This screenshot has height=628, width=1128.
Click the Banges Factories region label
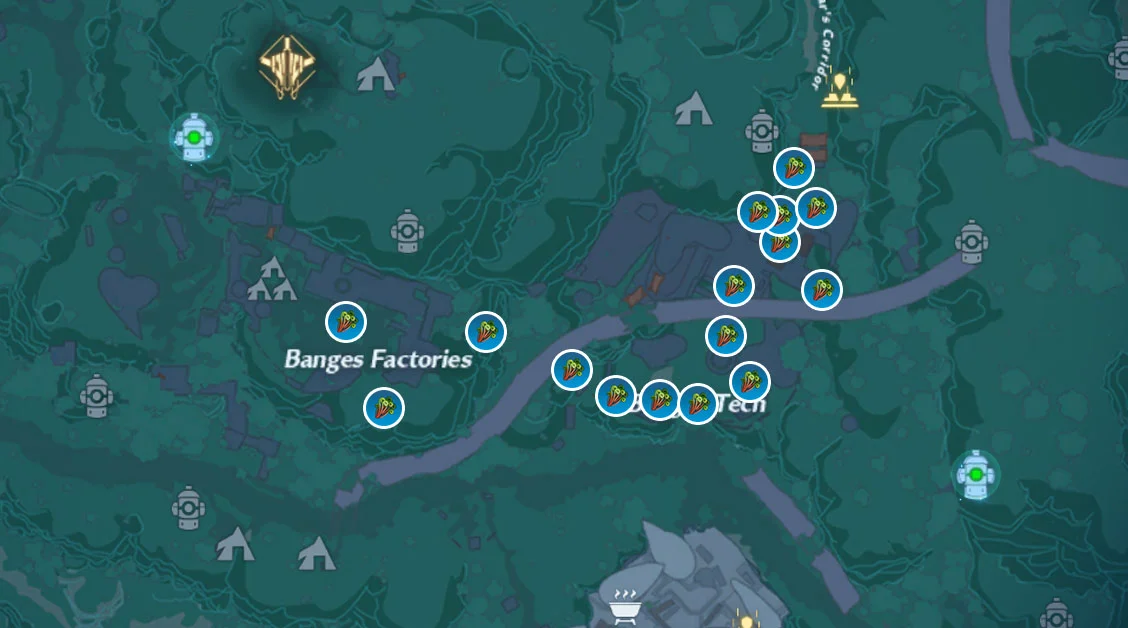(378, 359)
